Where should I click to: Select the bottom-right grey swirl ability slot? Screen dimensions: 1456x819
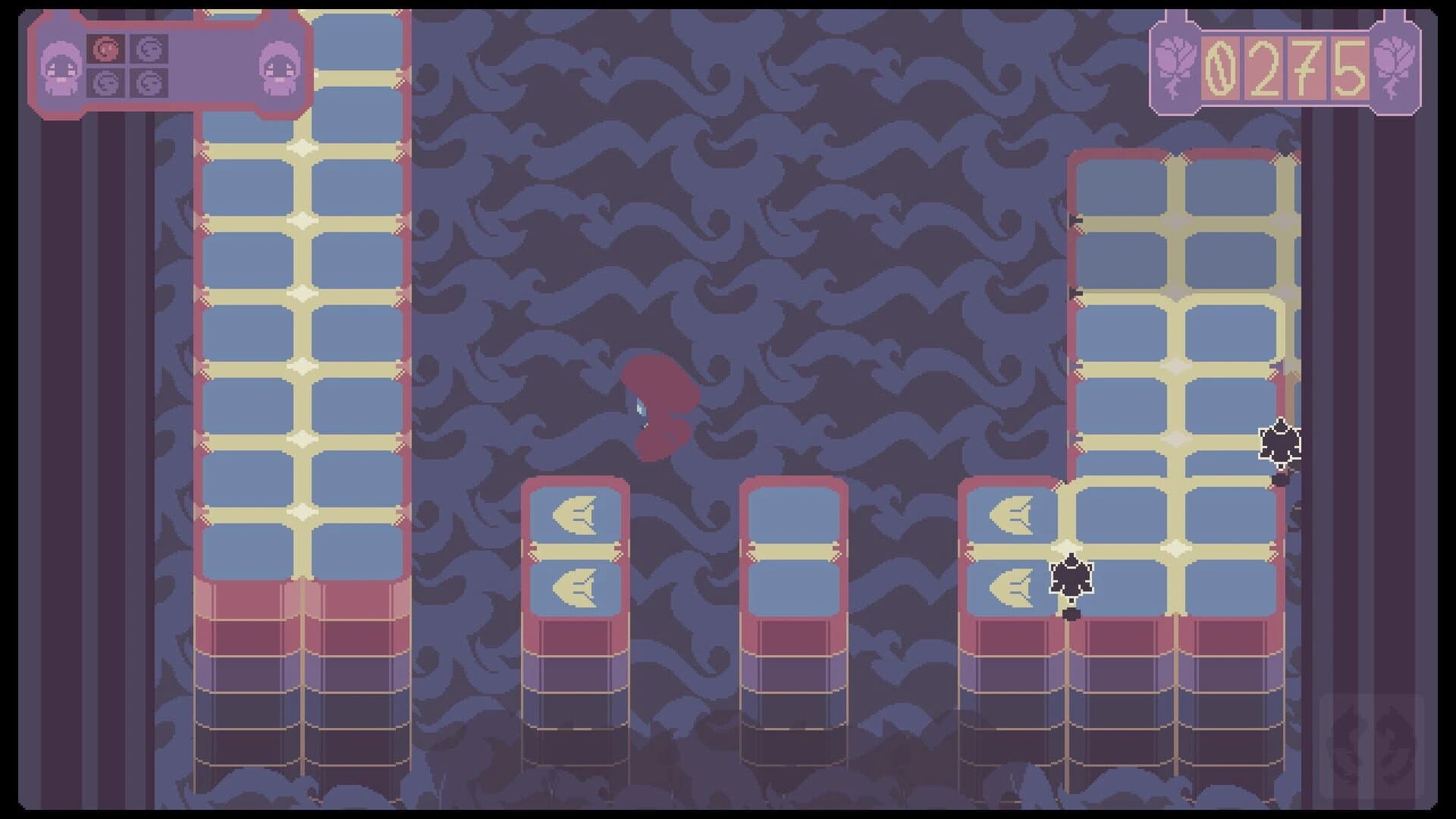coord(151,84)
